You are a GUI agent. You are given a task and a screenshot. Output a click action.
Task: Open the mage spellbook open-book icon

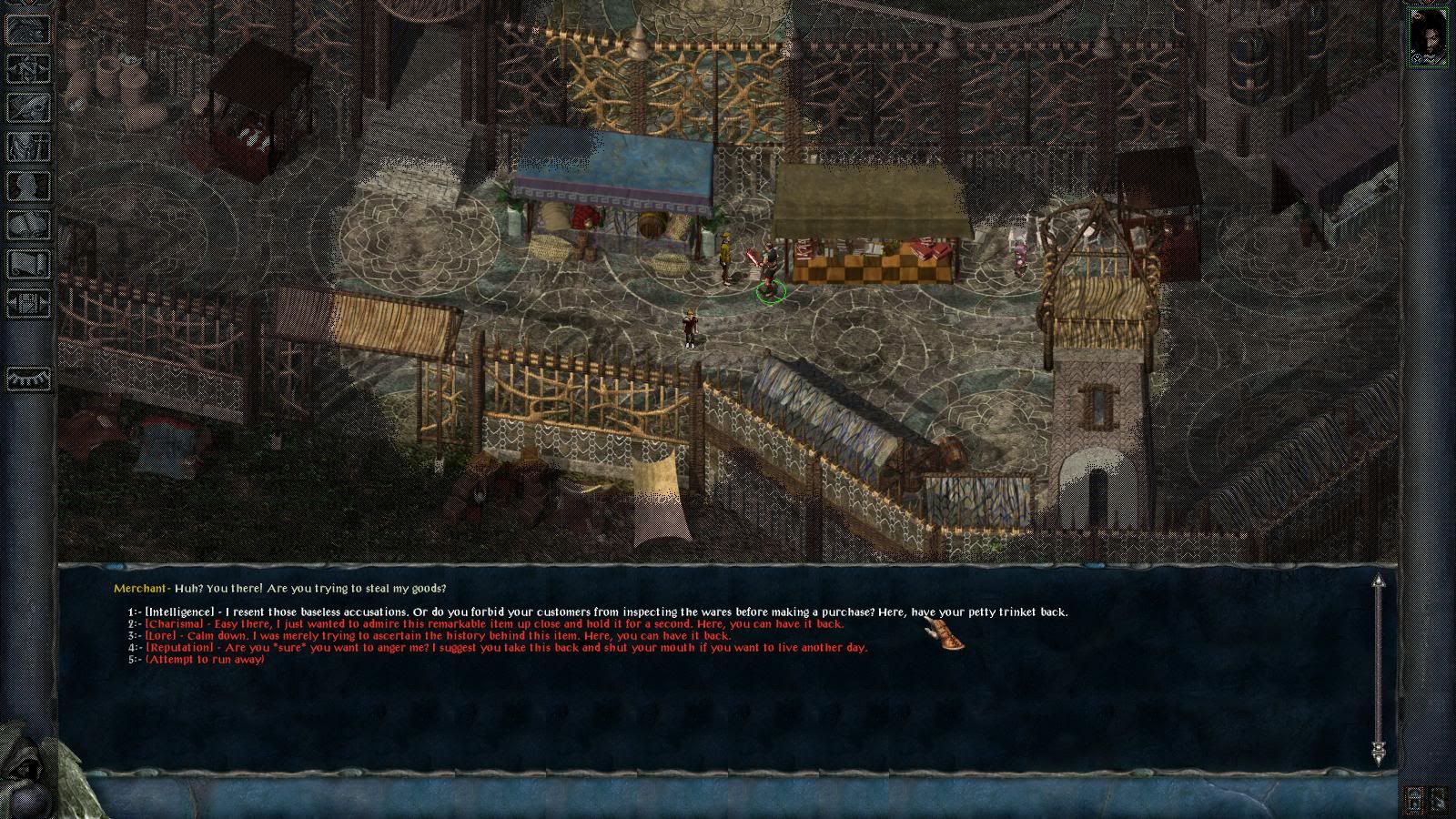(27, 225)
